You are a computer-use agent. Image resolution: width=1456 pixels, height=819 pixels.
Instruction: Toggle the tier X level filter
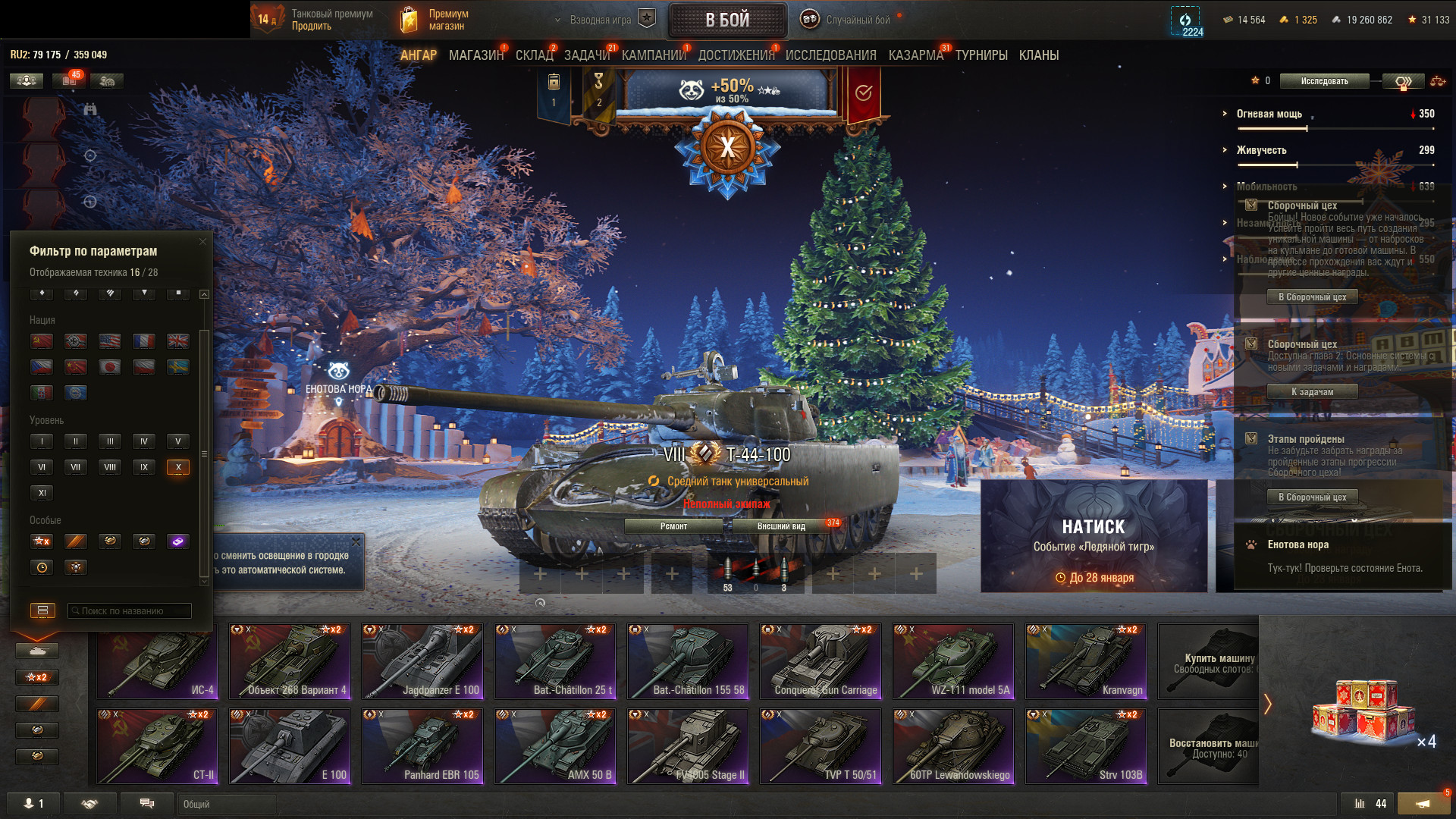pos(178,467)
